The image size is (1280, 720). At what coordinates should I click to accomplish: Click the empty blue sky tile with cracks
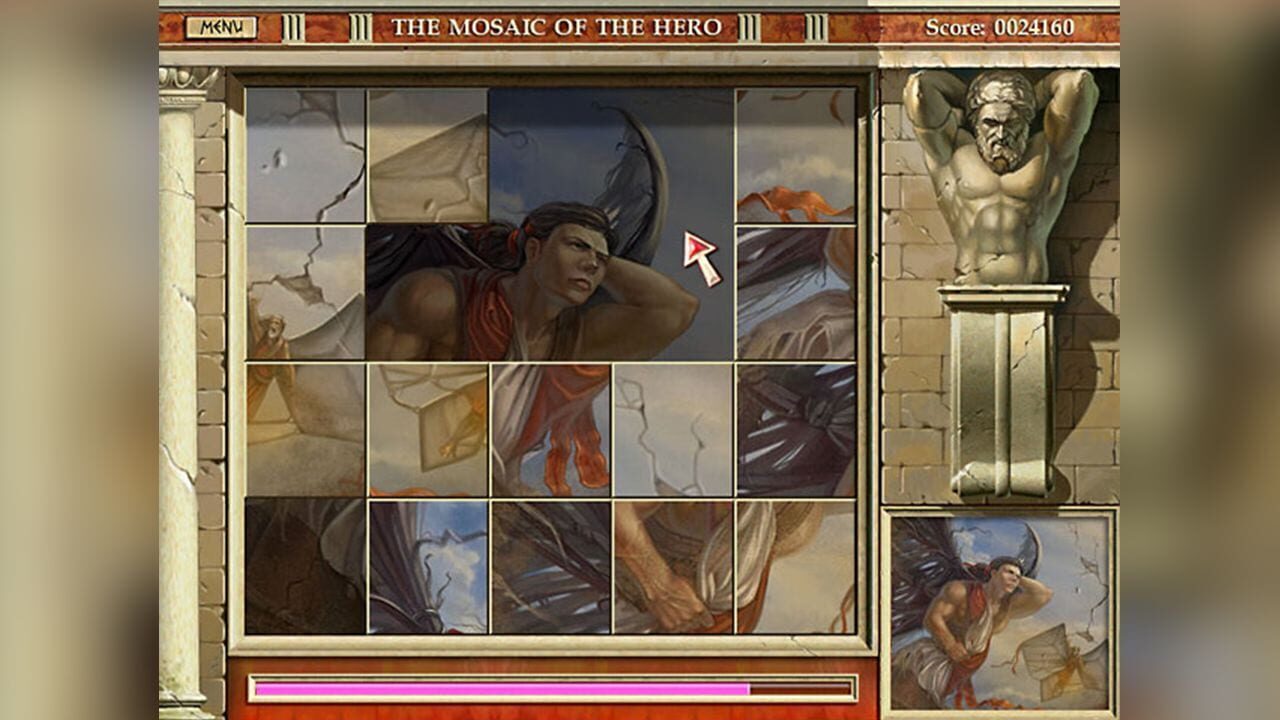click(670, 430)
